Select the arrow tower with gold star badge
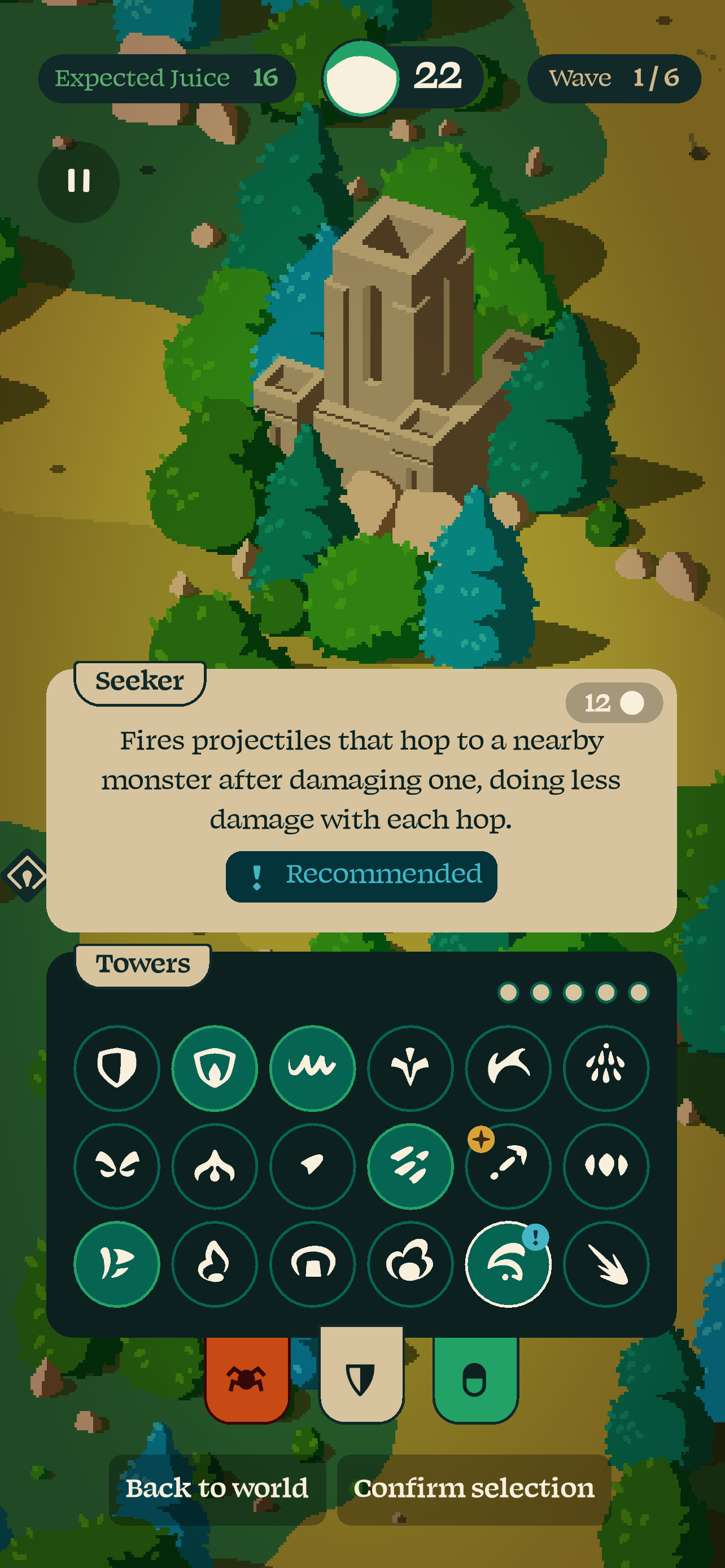This screenshot has width=725, height=1568. point(508,1164)
